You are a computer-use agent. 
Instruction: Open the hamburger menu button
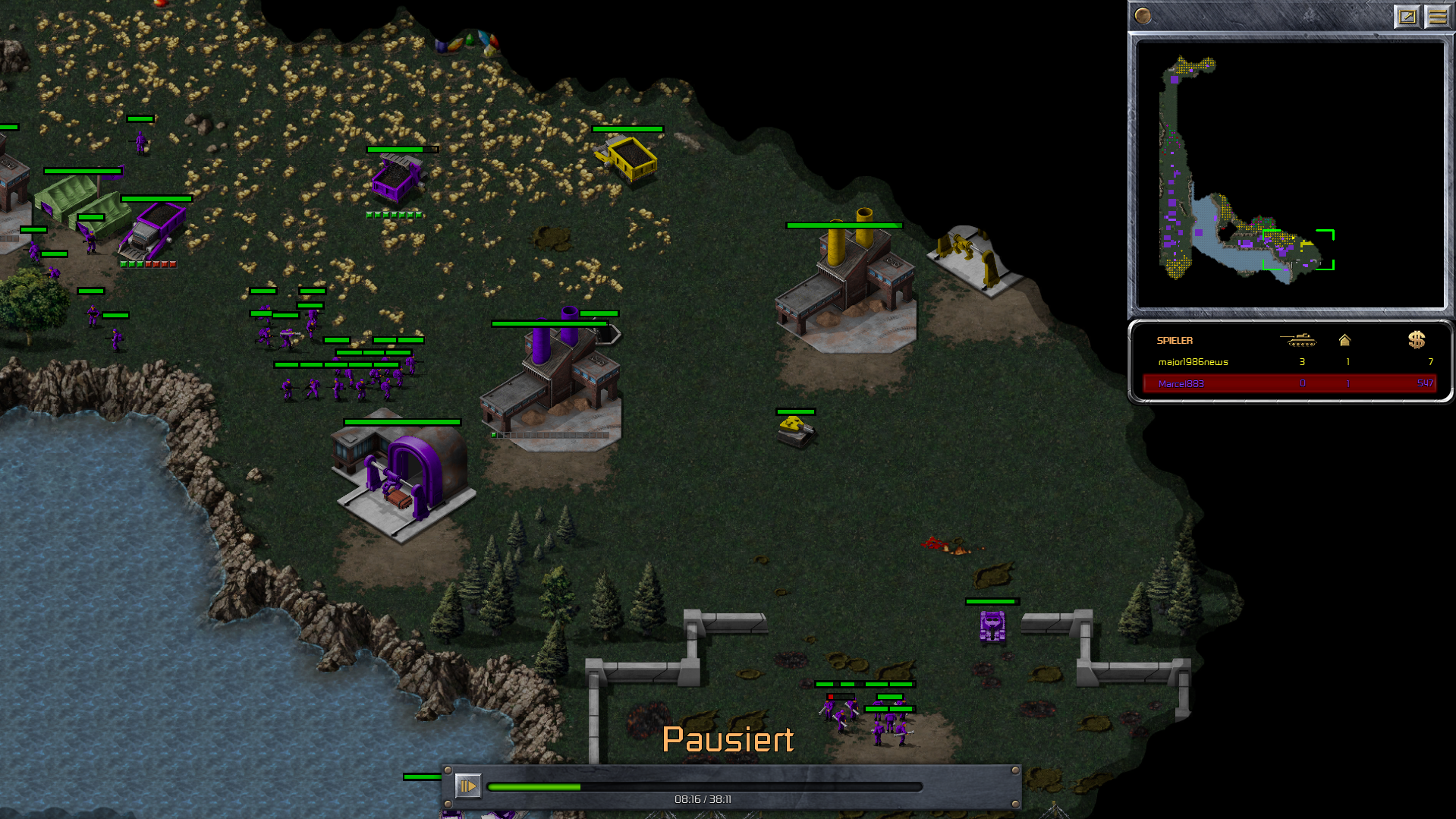click(1437, 16)
